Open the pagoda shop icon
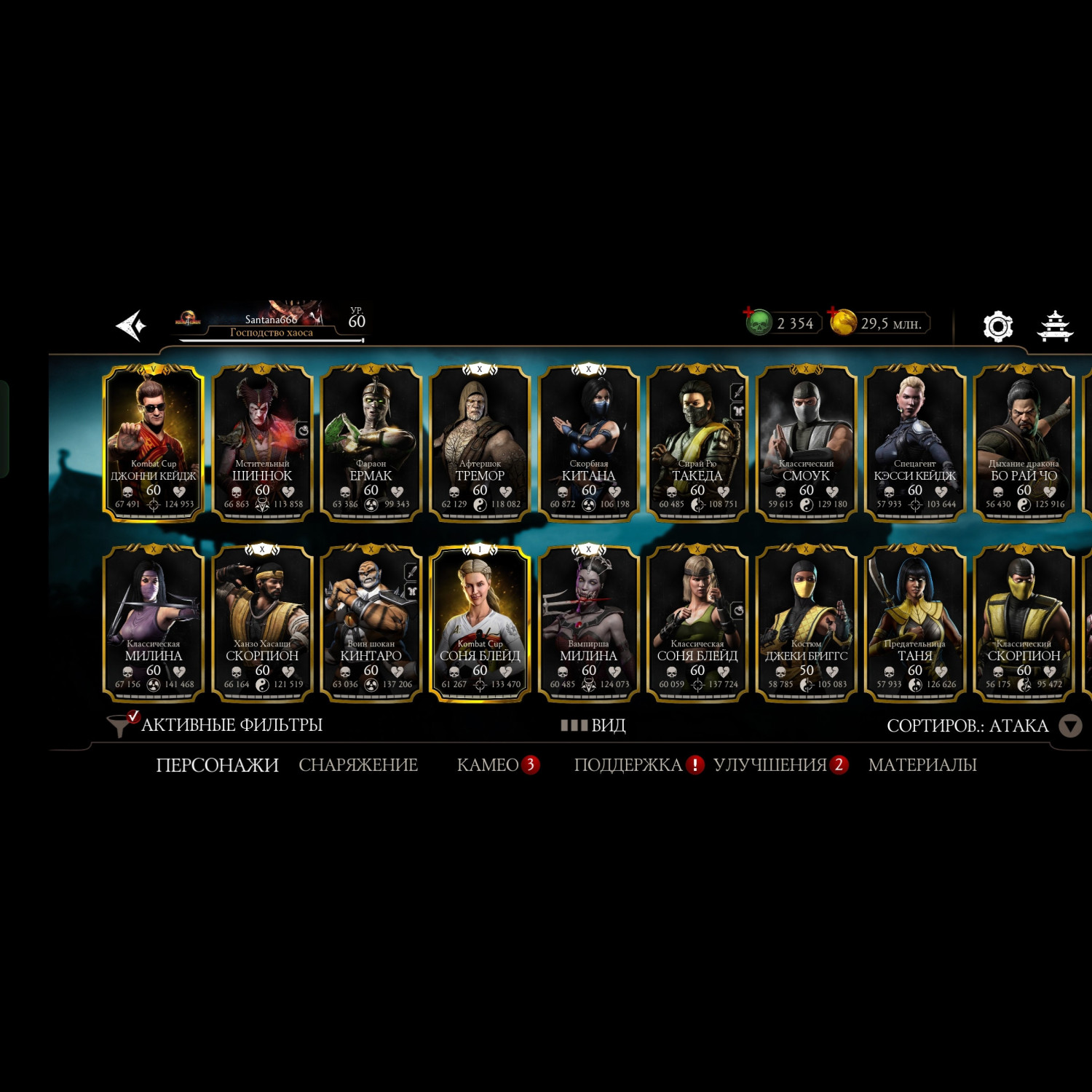1092x1092 pixels. (x=1055, y=326)
